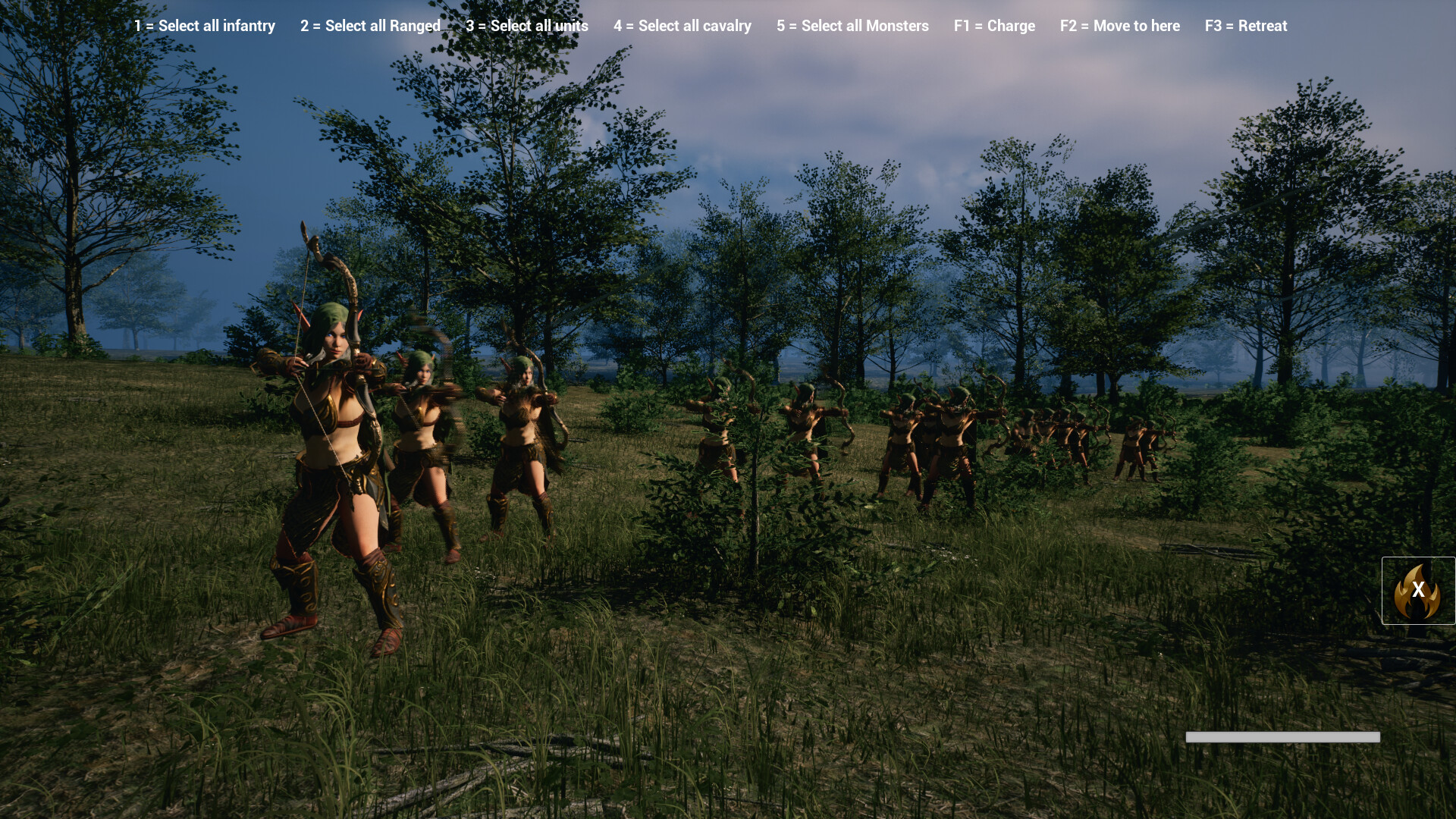
Task: Click the 'F1 = Charge' order
Action: tap(994, 26)
